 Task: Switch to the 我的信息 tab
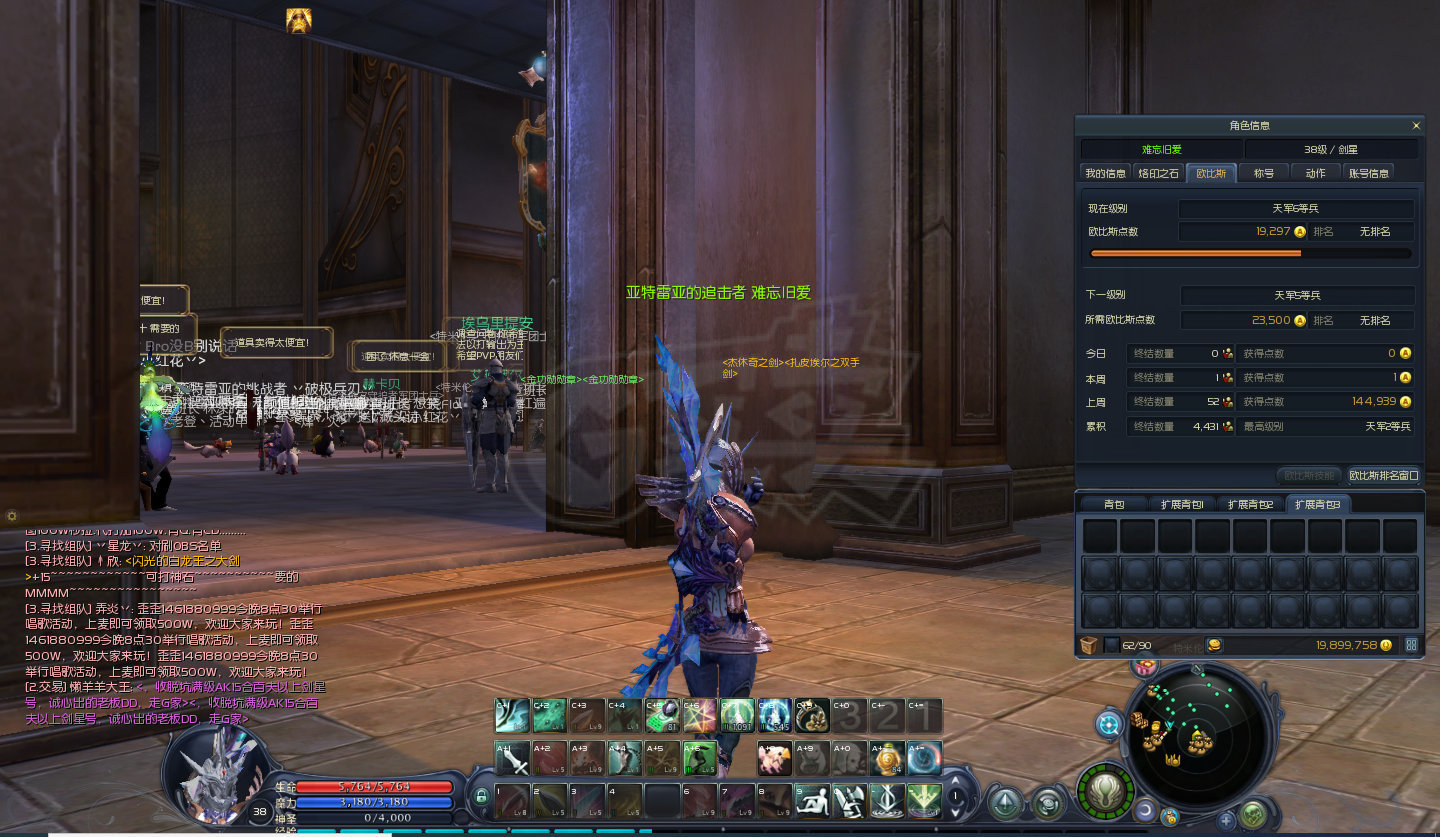(1105, 173)
